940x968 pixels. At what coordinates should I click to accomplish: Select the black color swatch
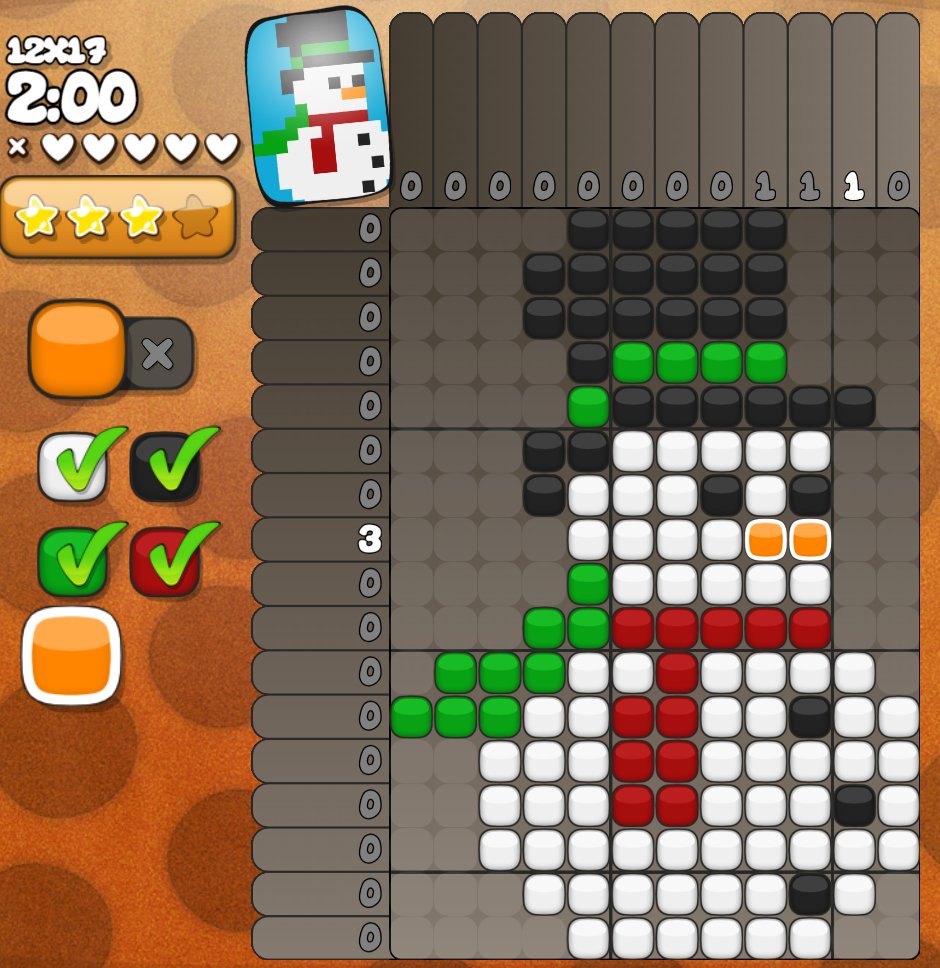(x=164, y=466)
